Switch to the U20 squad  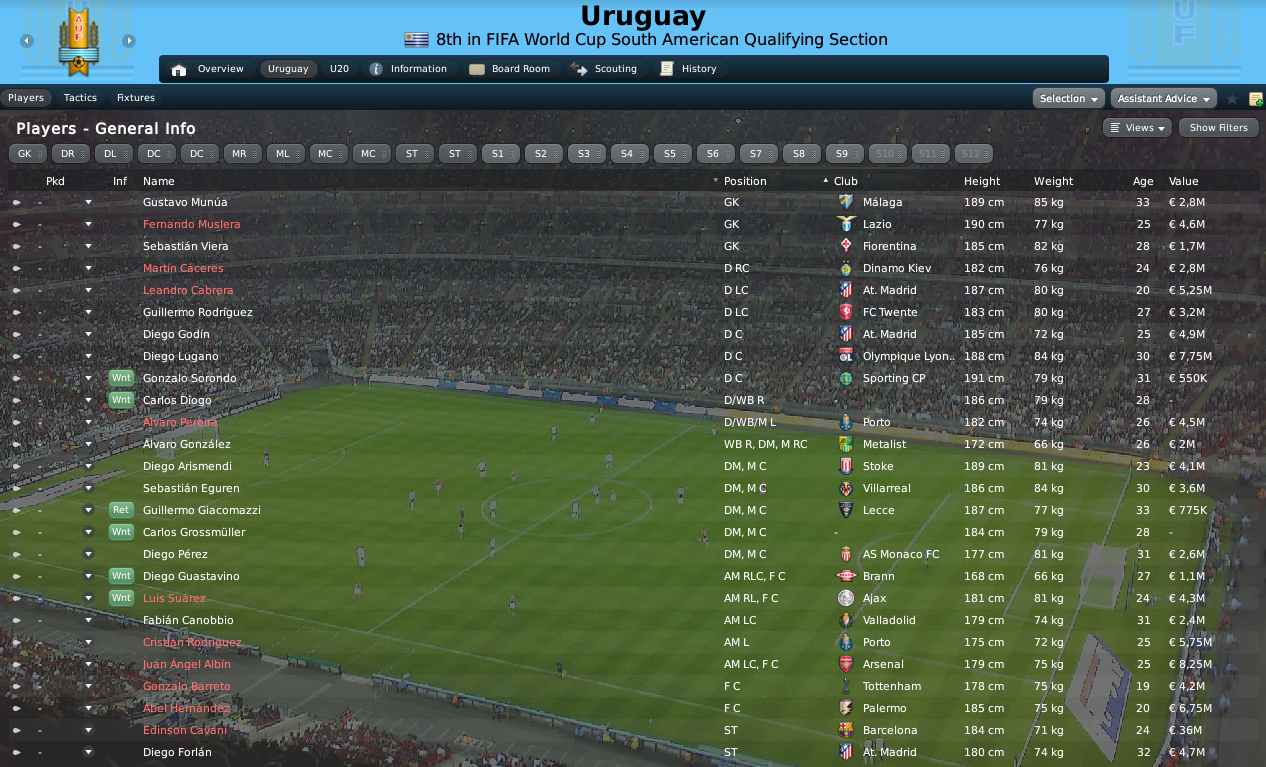pos(339,69)
